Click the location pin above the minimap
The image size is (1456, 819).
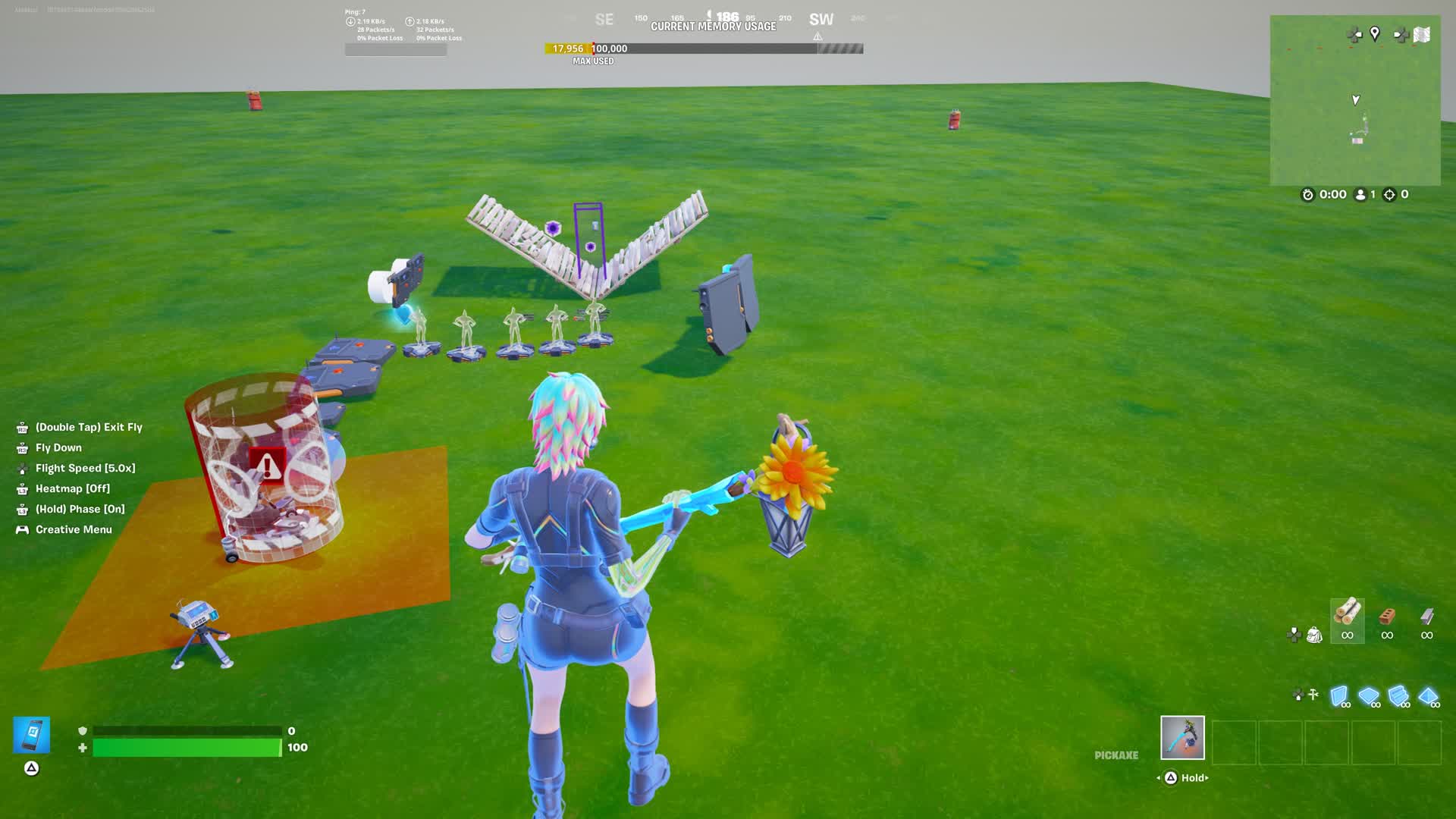[1375, 33]
